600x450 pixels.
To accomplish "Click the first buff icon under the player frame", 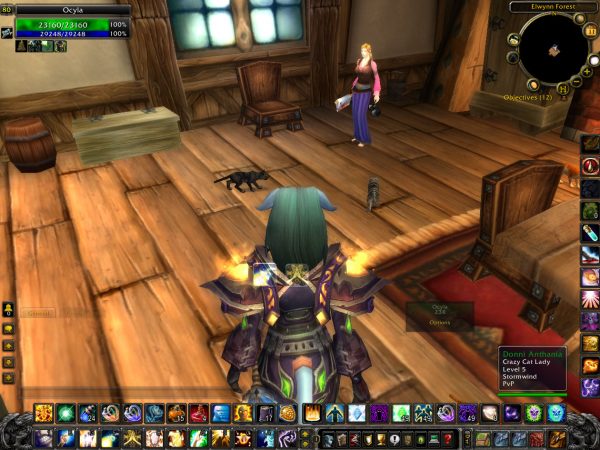I will pyautogui.click(x=21, y=46).
